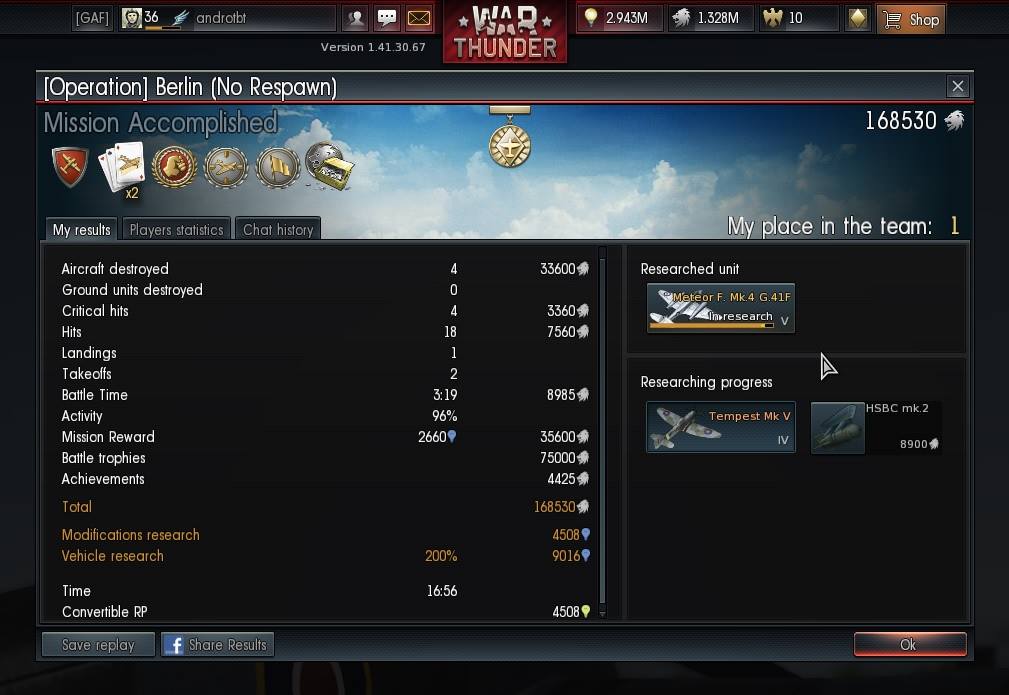This screenshot has height=695, width=1009.
Task: Open the Shop
Action: click(x=912, y=19)
